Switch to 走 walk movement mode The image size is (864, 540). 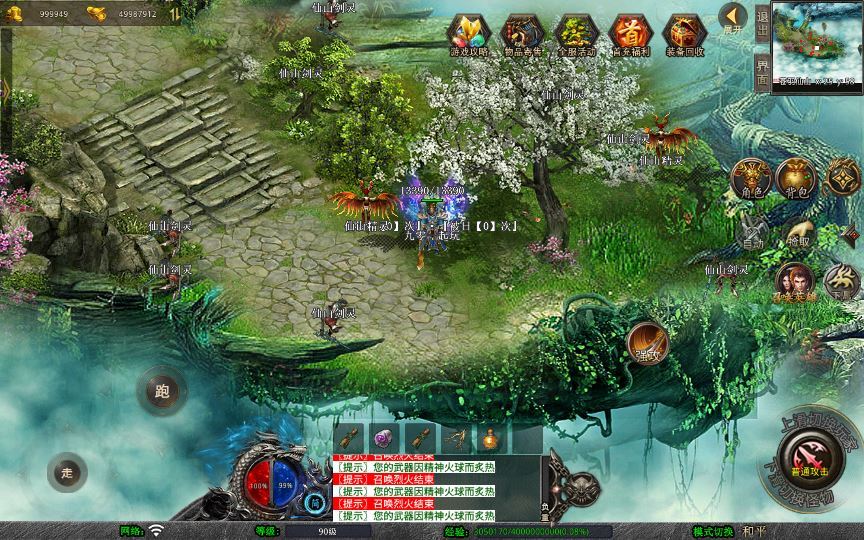pyautogui.click(x=68, y=472)
